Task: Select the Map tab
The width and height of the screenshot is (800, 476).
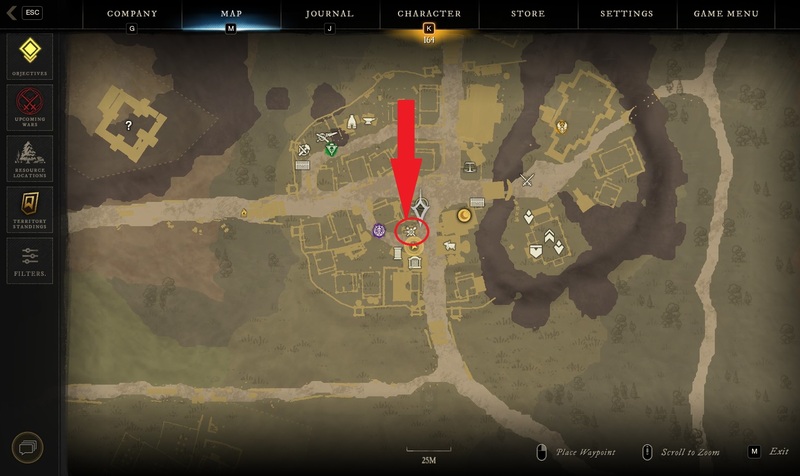Action: coord(231,14)
